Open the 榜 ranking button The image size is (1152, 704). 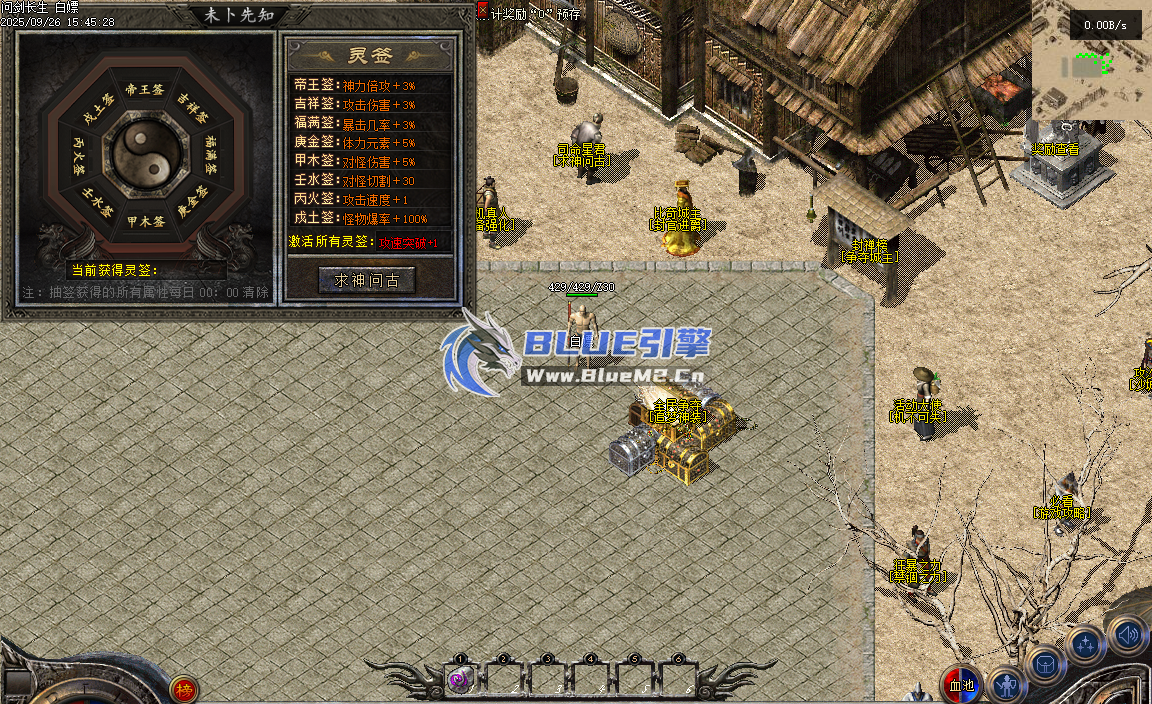point(183,688)
